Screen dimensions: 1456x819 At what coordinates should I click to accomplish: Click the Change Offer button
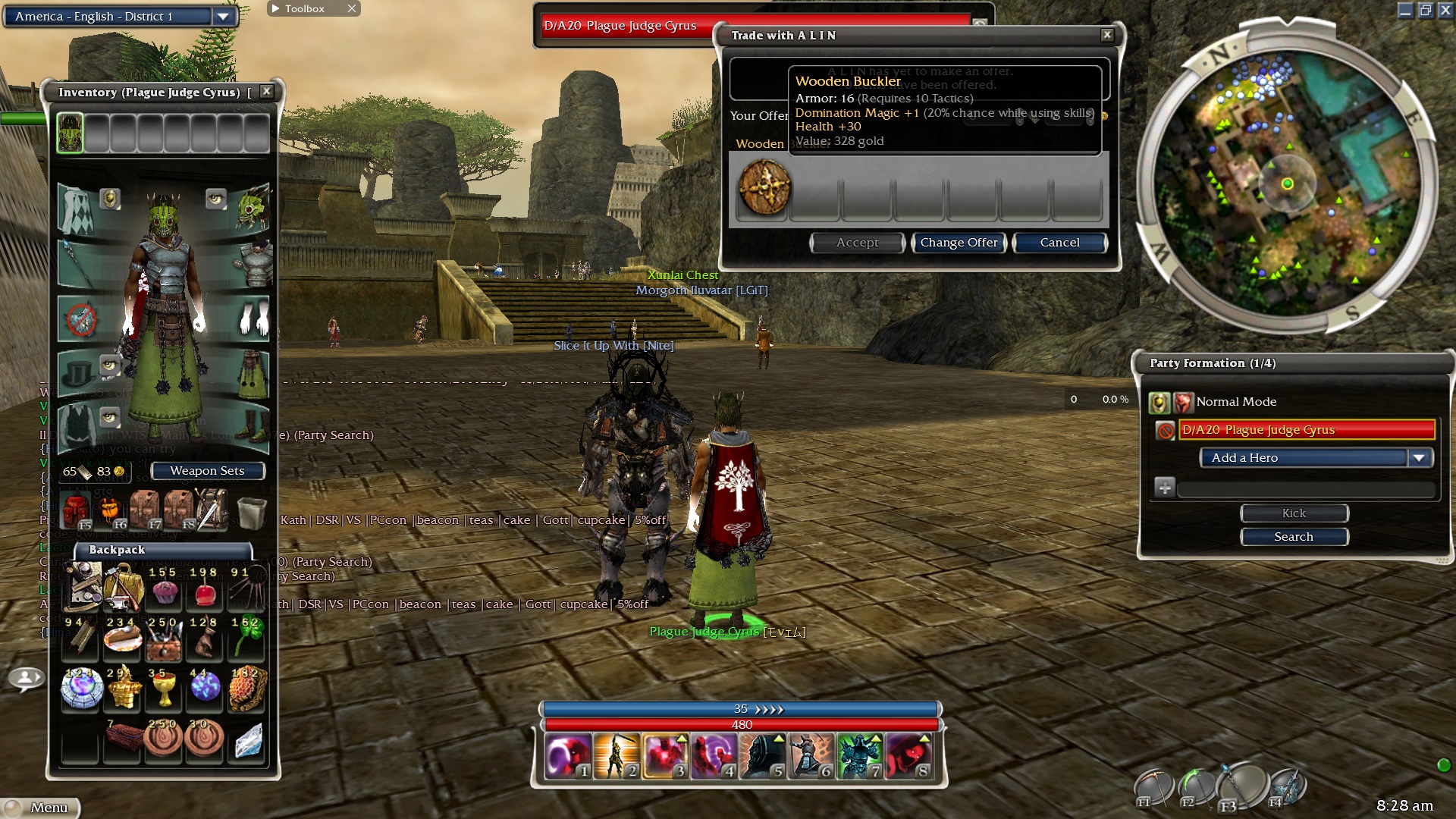pyautogui.click(x=959, y=243)
